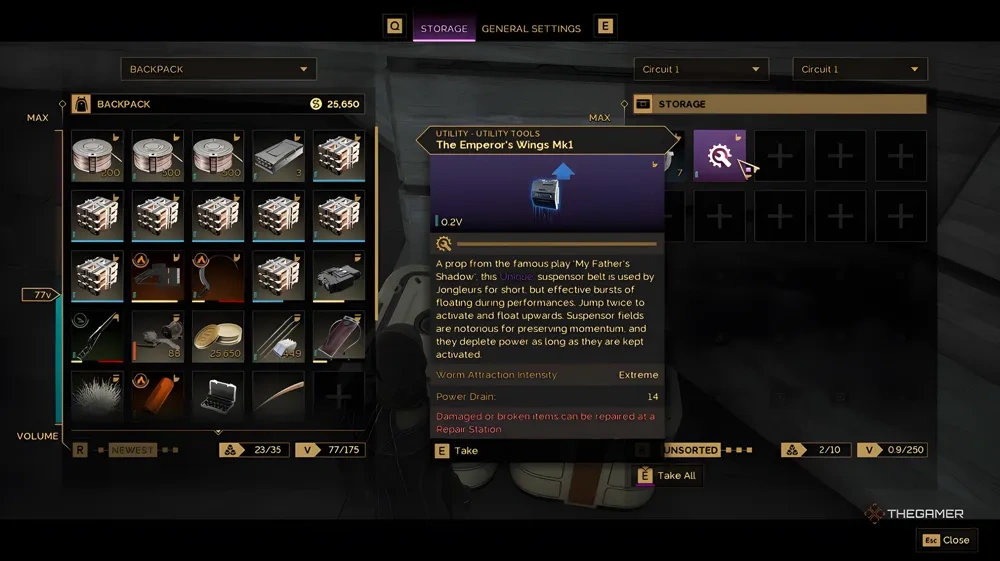Select the Storage tab

pyautogui.click(x=443, y=29)
